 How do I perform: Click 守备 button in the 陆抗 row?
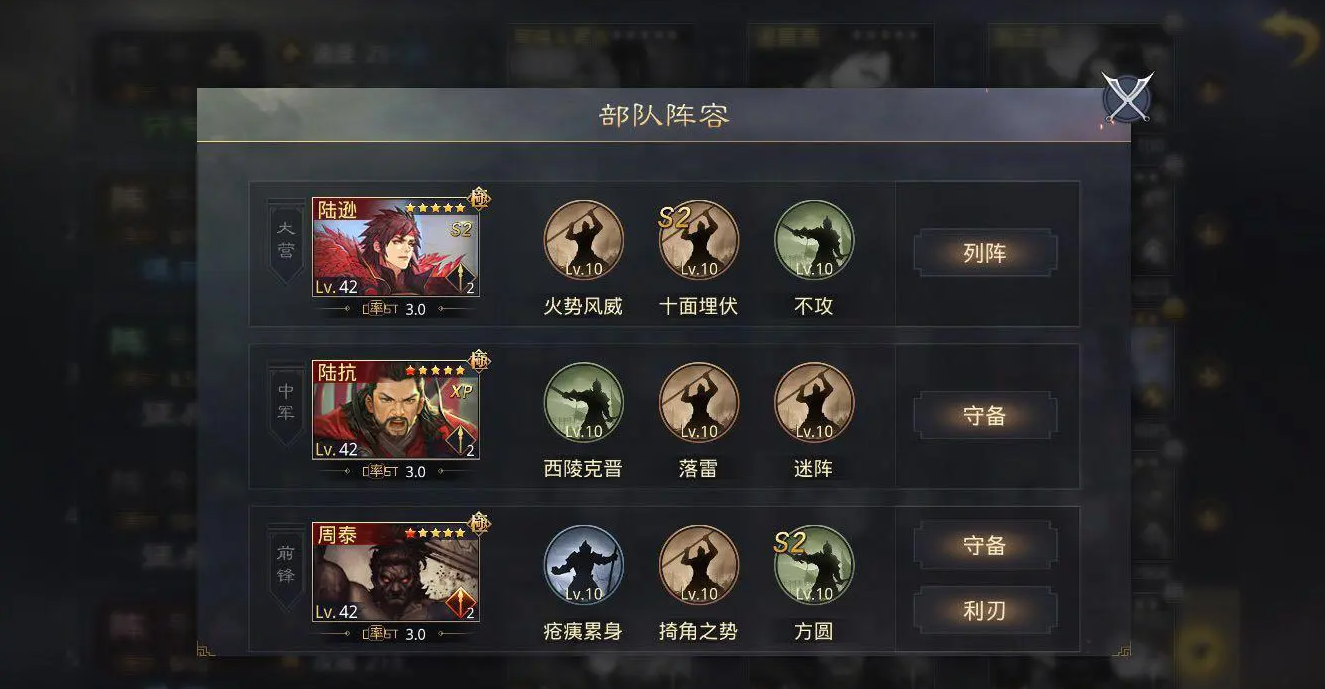click(x=984, y=416)
